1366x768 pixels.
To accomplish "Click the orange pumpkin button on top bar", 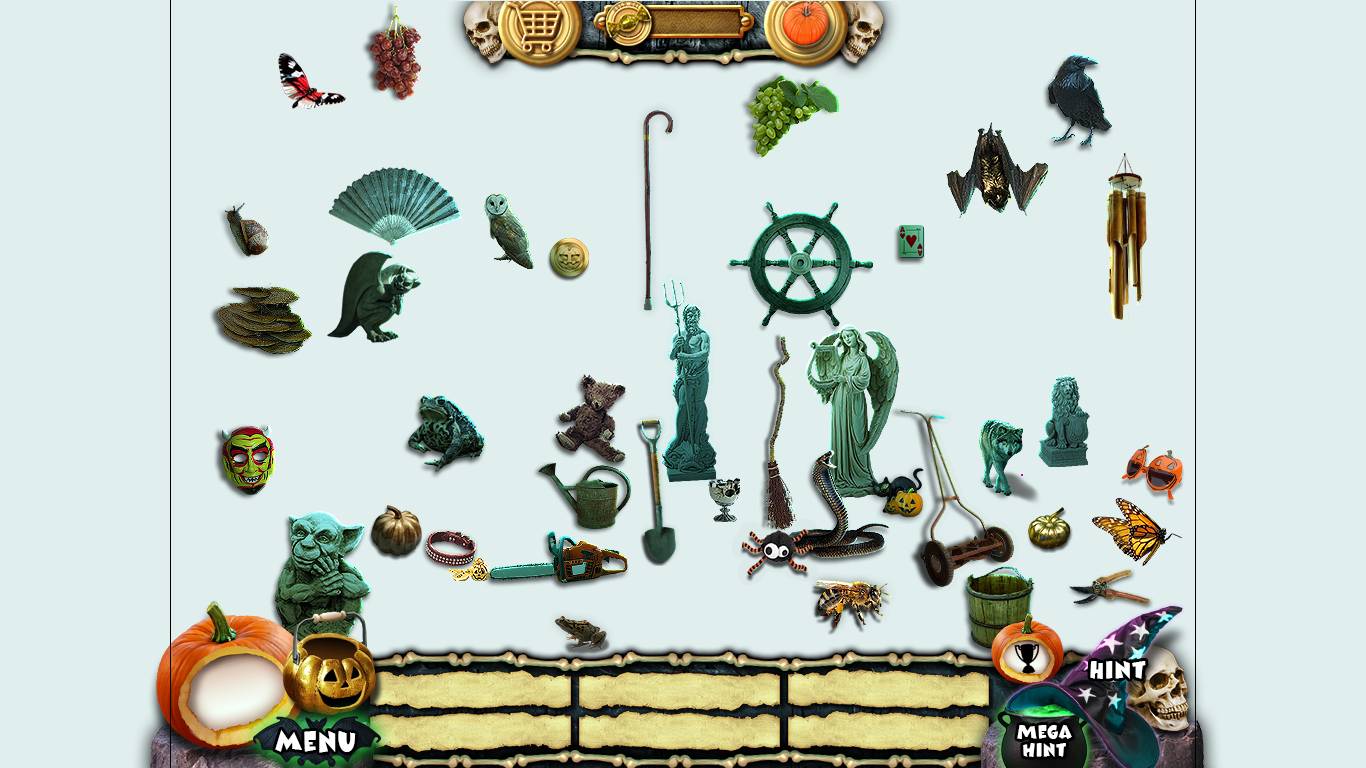I will pos(805,26).
